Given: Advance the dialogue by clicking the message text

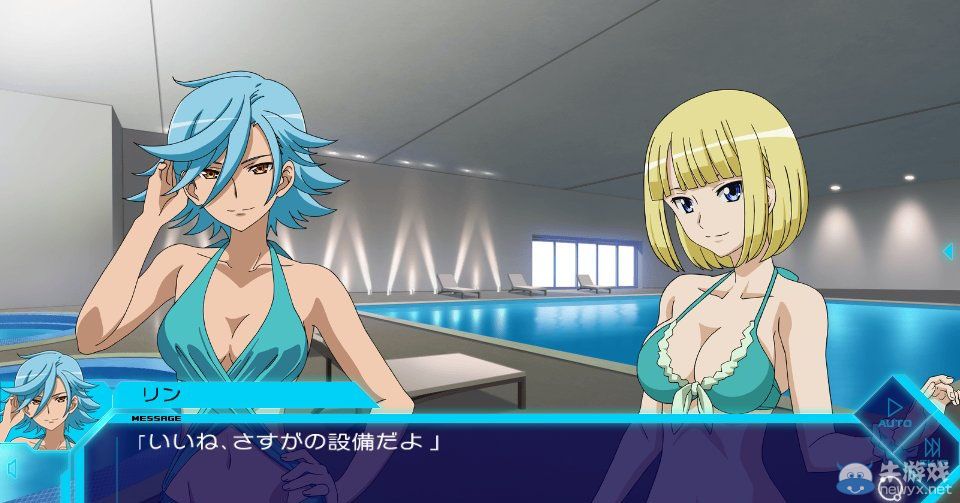Looking at the screenshot, I should pyautogui.click(x=290, y=440).
